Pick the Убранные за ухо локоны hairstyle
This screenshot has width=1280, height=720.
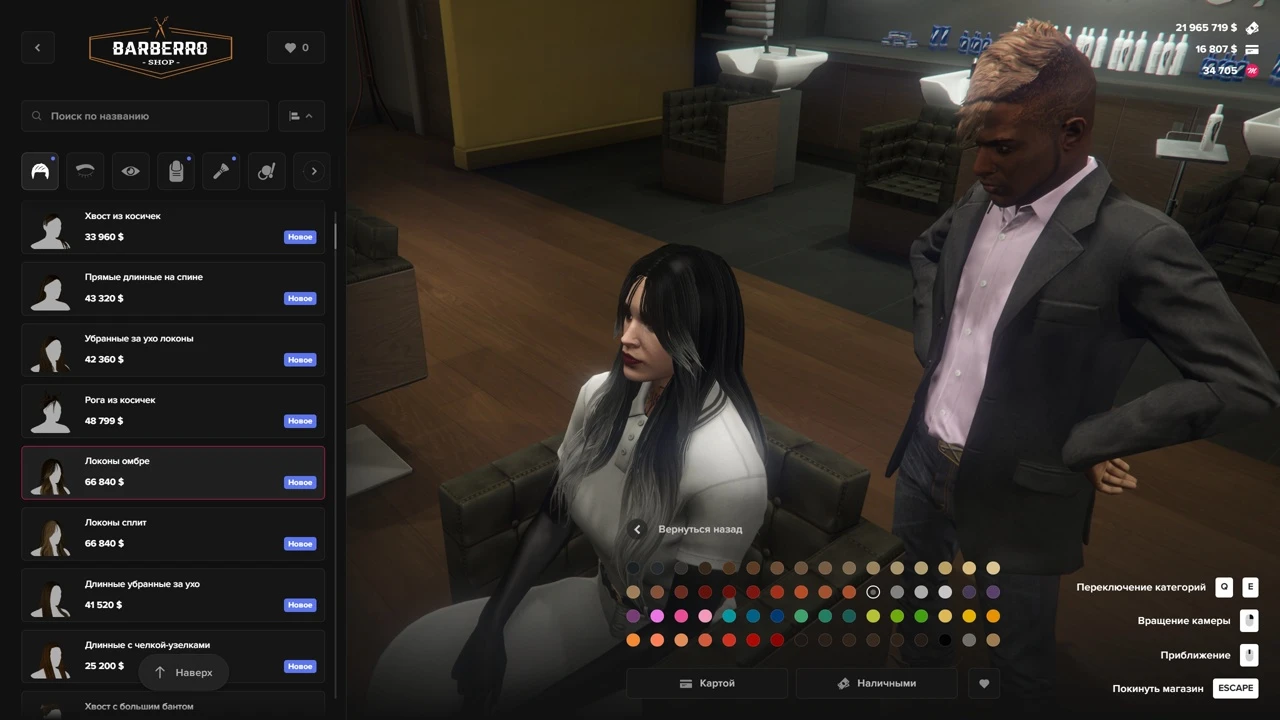tap(173, 349)
